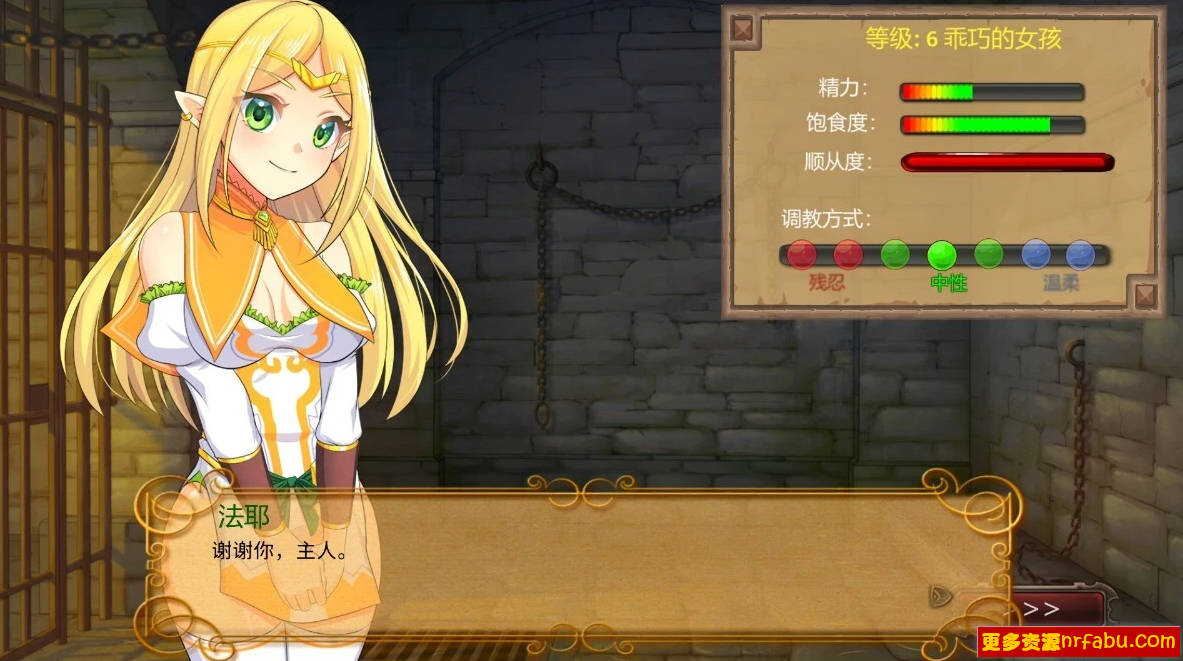Viewport: 1183px width, 661px height.
Task: Select the bright green 中性 training orb
Action: [x=942, y=255]
